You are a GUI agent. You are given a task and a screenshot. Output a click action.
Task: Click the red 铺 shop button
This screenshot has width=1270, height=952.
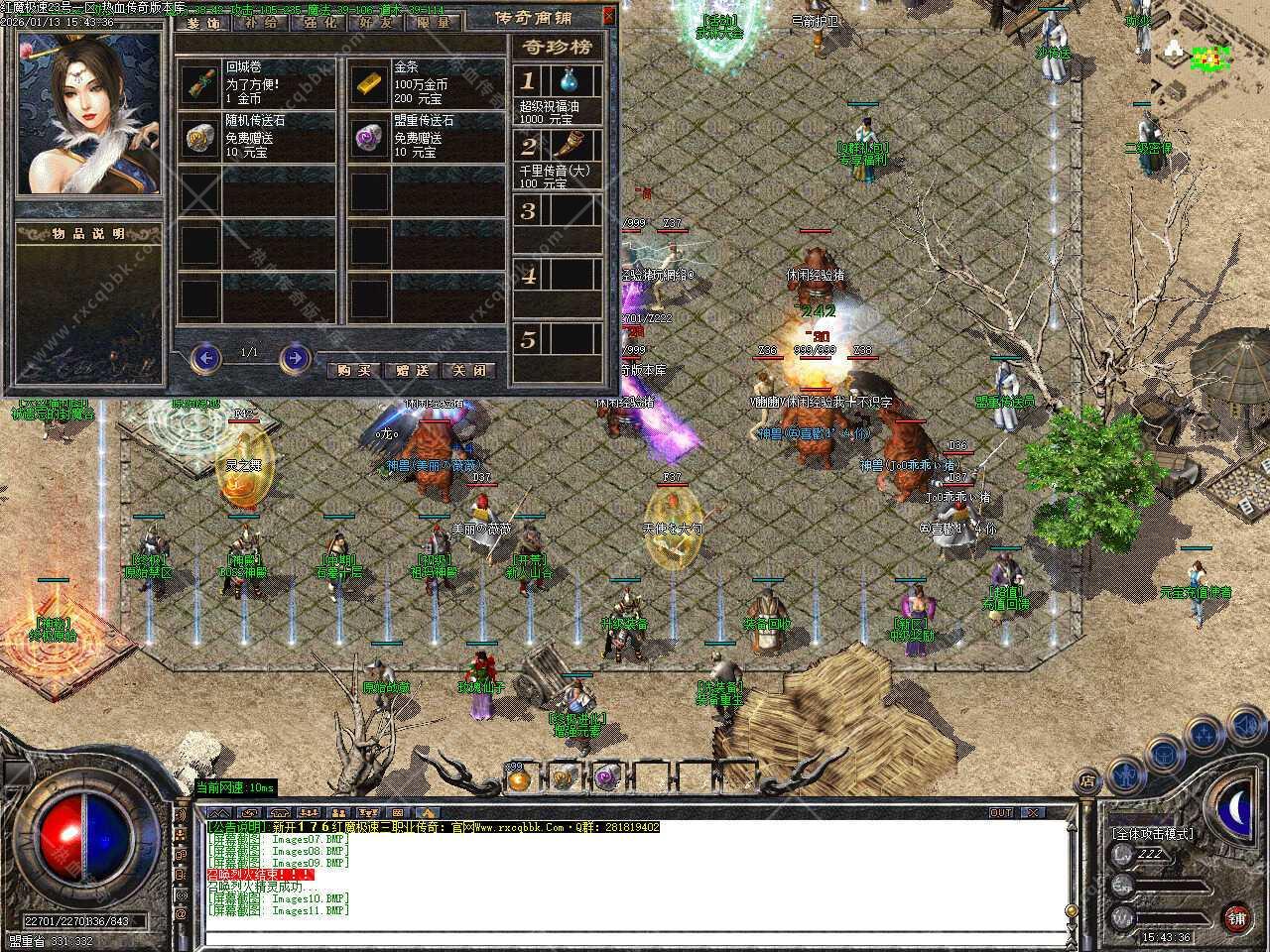(x=1235, y=916)
